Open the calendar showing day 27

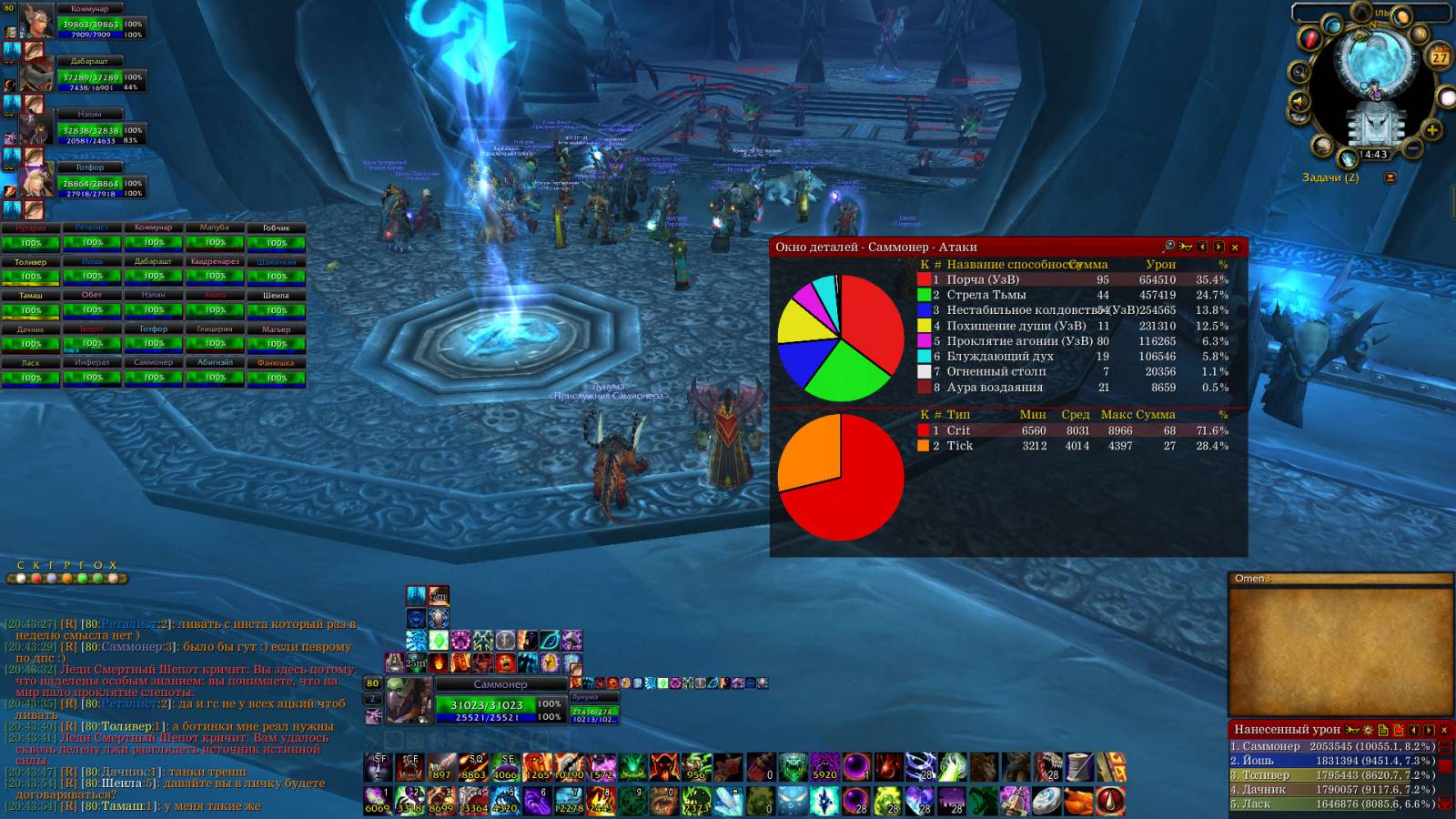1440,57
